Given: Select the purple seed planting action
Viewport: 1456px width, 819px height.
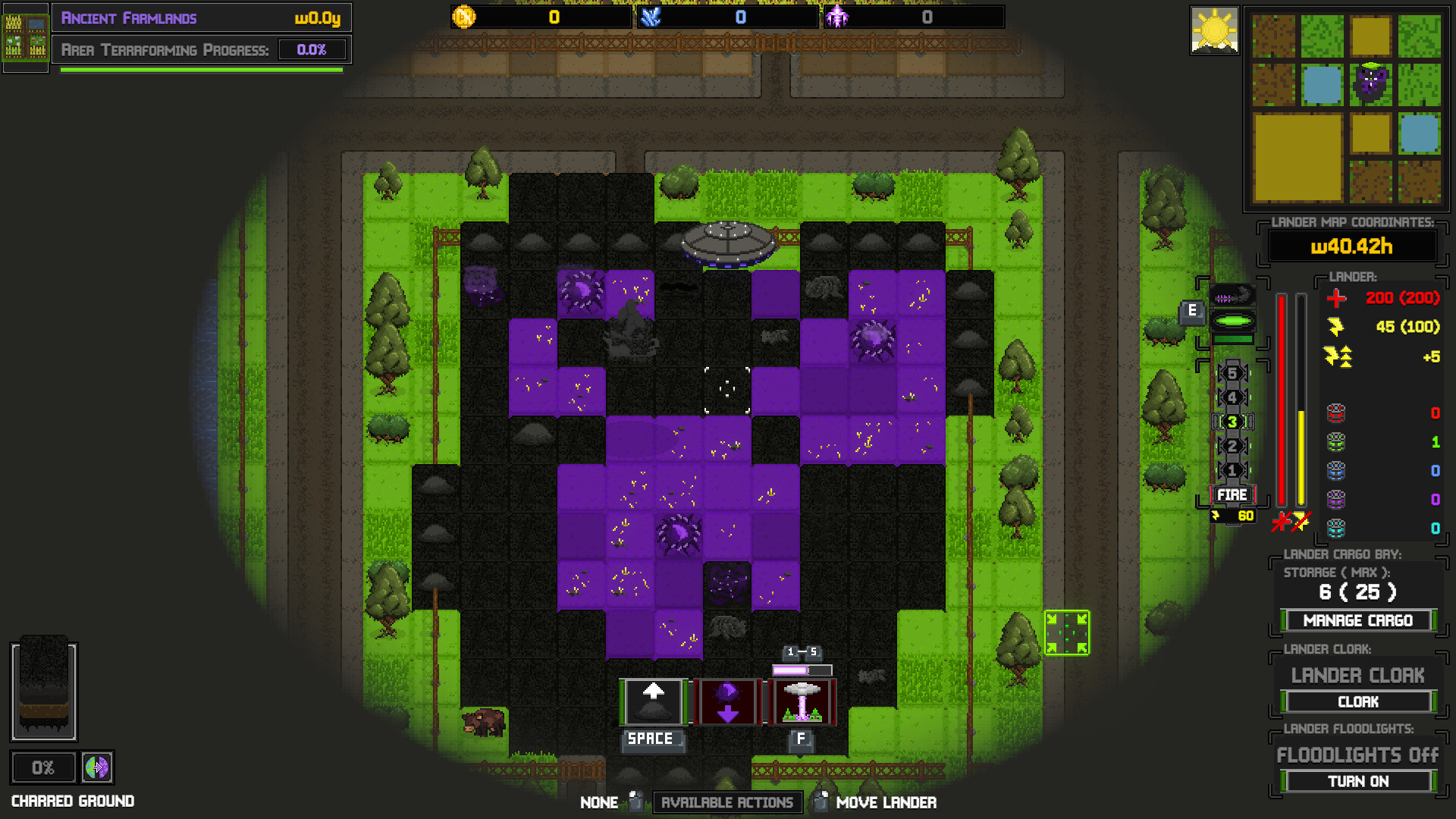Looking at the screenshot, I should point(727,700).
